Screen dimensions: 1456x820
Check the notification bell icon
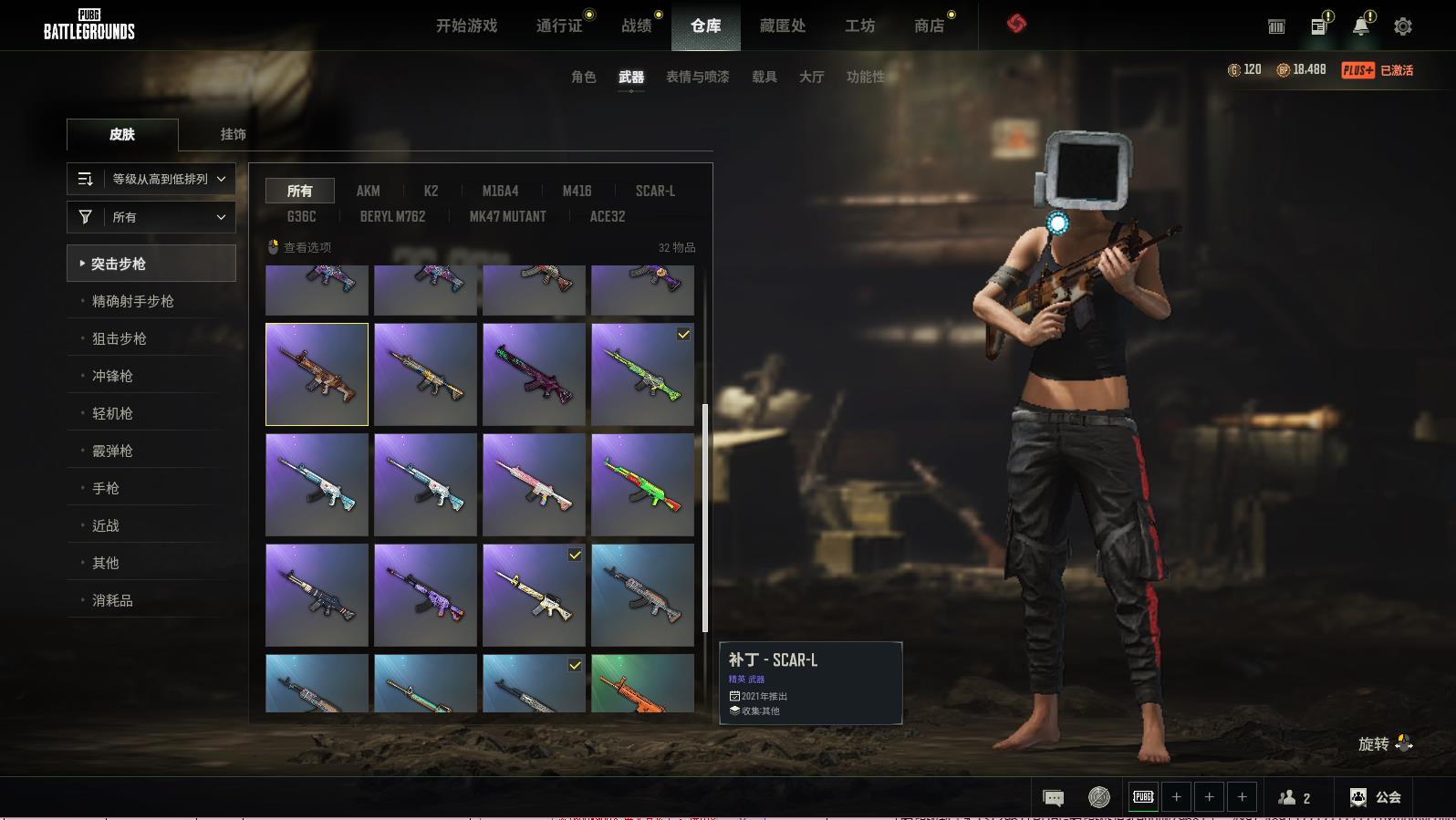[x=1361, y=26]
